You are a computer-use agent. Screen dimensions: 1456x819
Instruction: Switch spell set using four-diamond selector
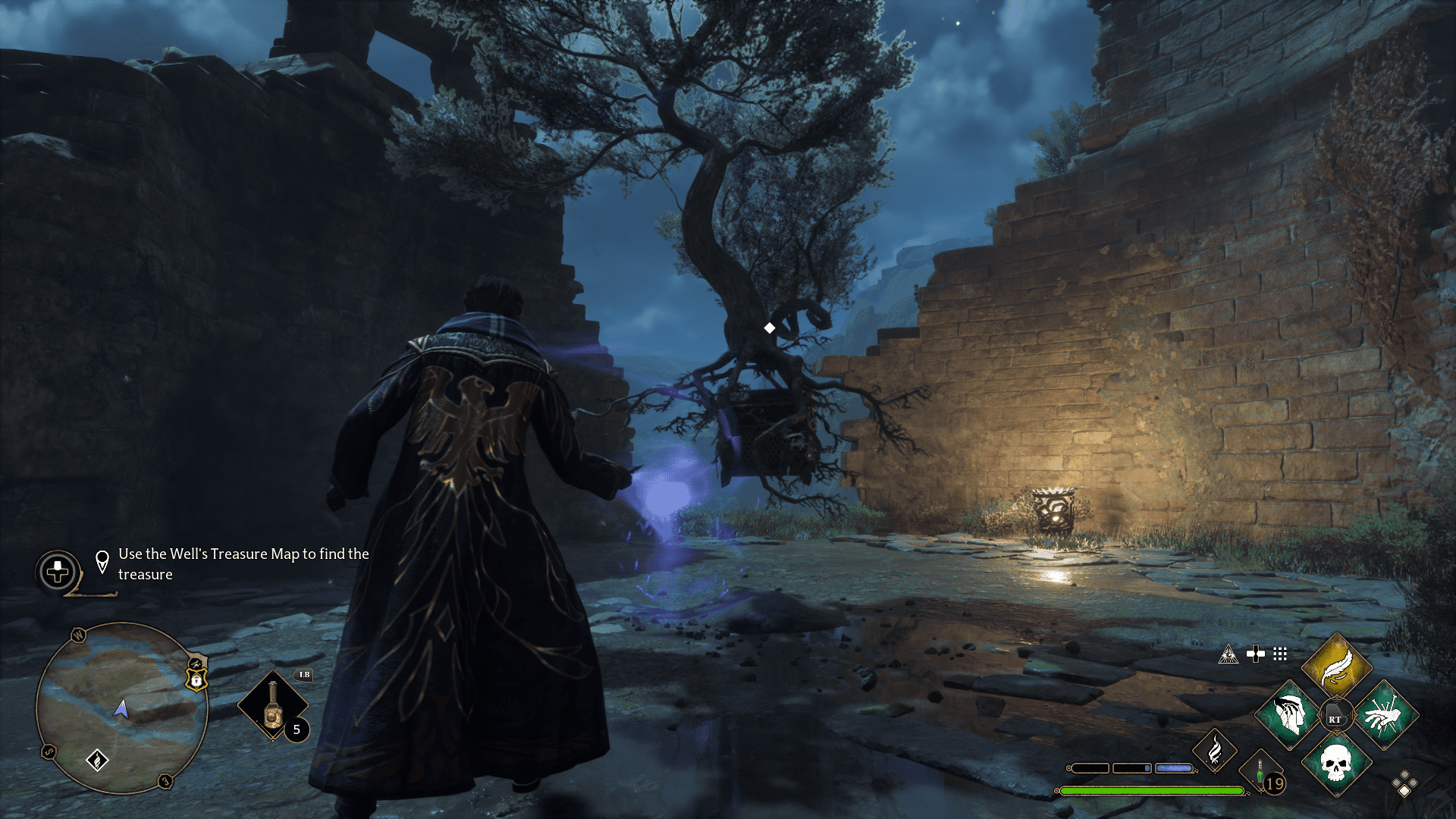pyautogui.click(x=1404, y=784)
